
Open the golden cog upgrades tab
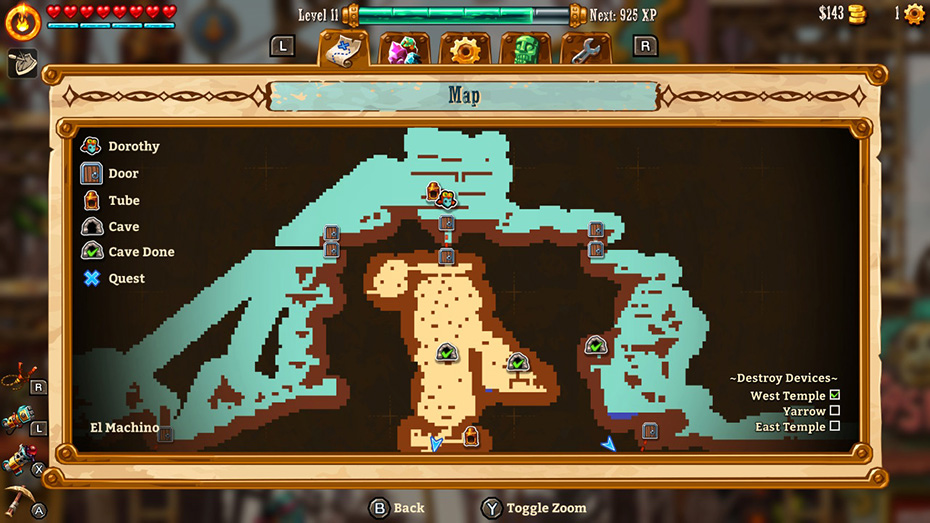coord(465,50)
